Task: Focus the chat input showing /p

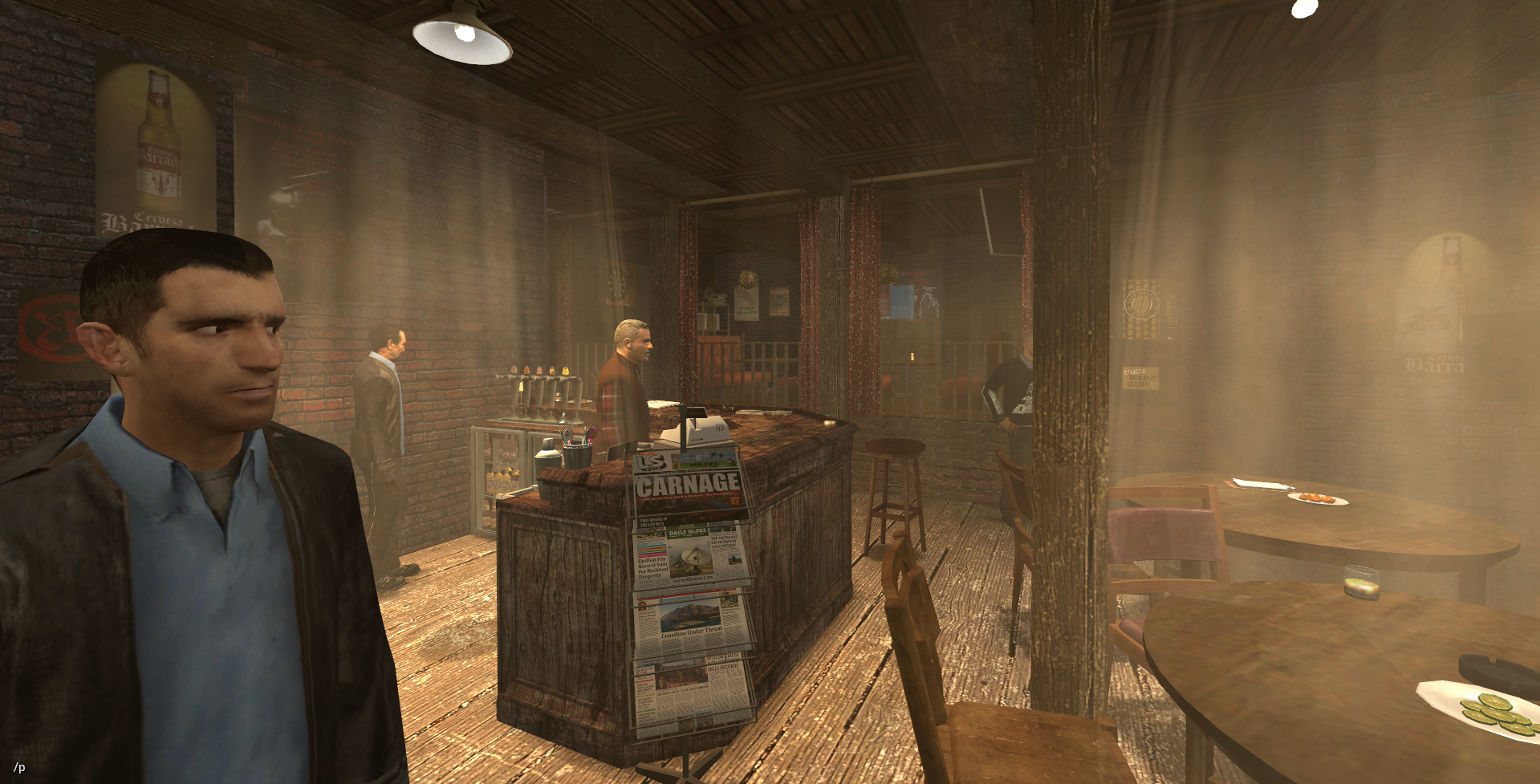Action: pyautogui.click(x=19, y=767)
